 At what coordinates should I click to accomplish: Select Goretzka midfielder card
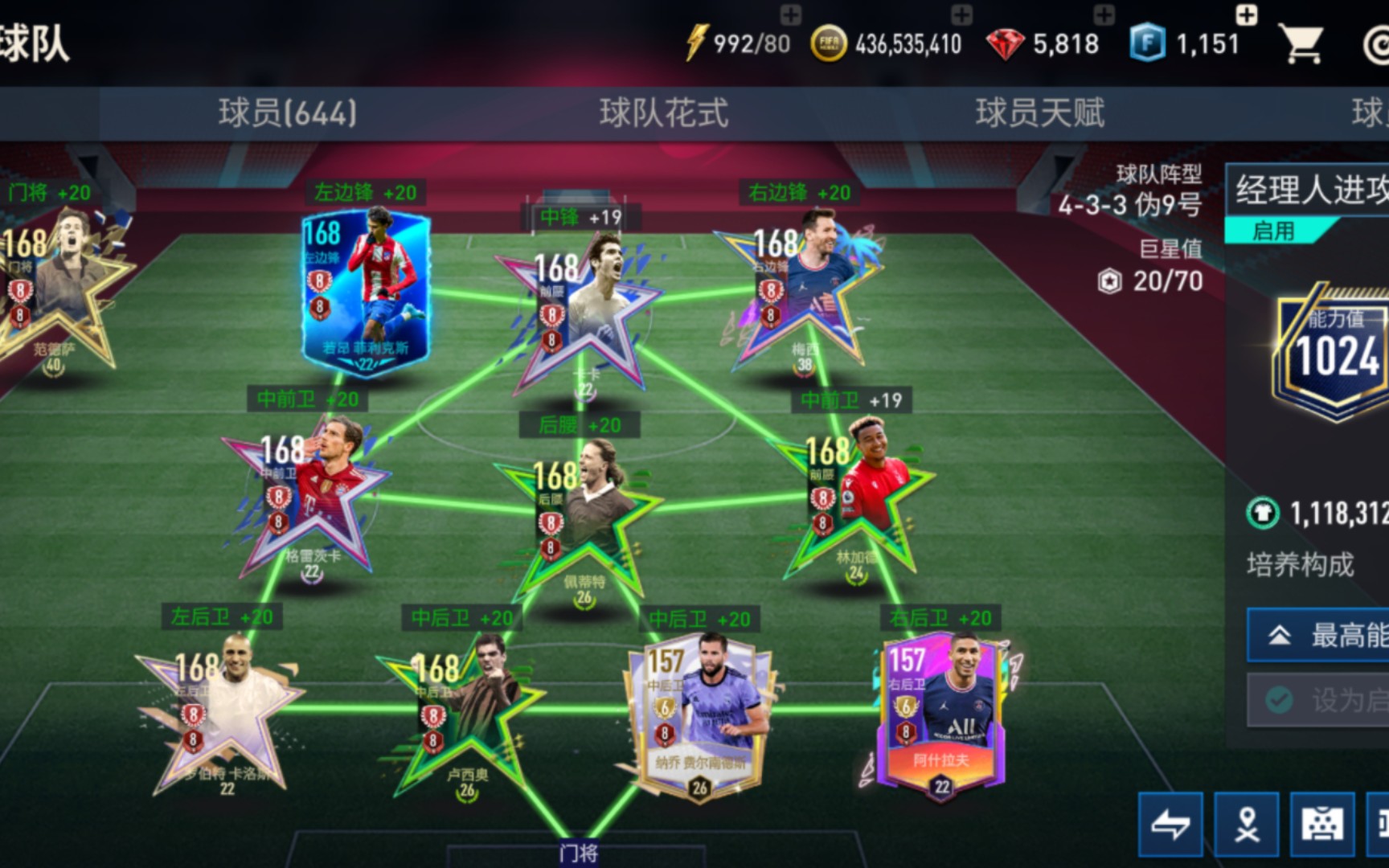[x=309, y=502]
